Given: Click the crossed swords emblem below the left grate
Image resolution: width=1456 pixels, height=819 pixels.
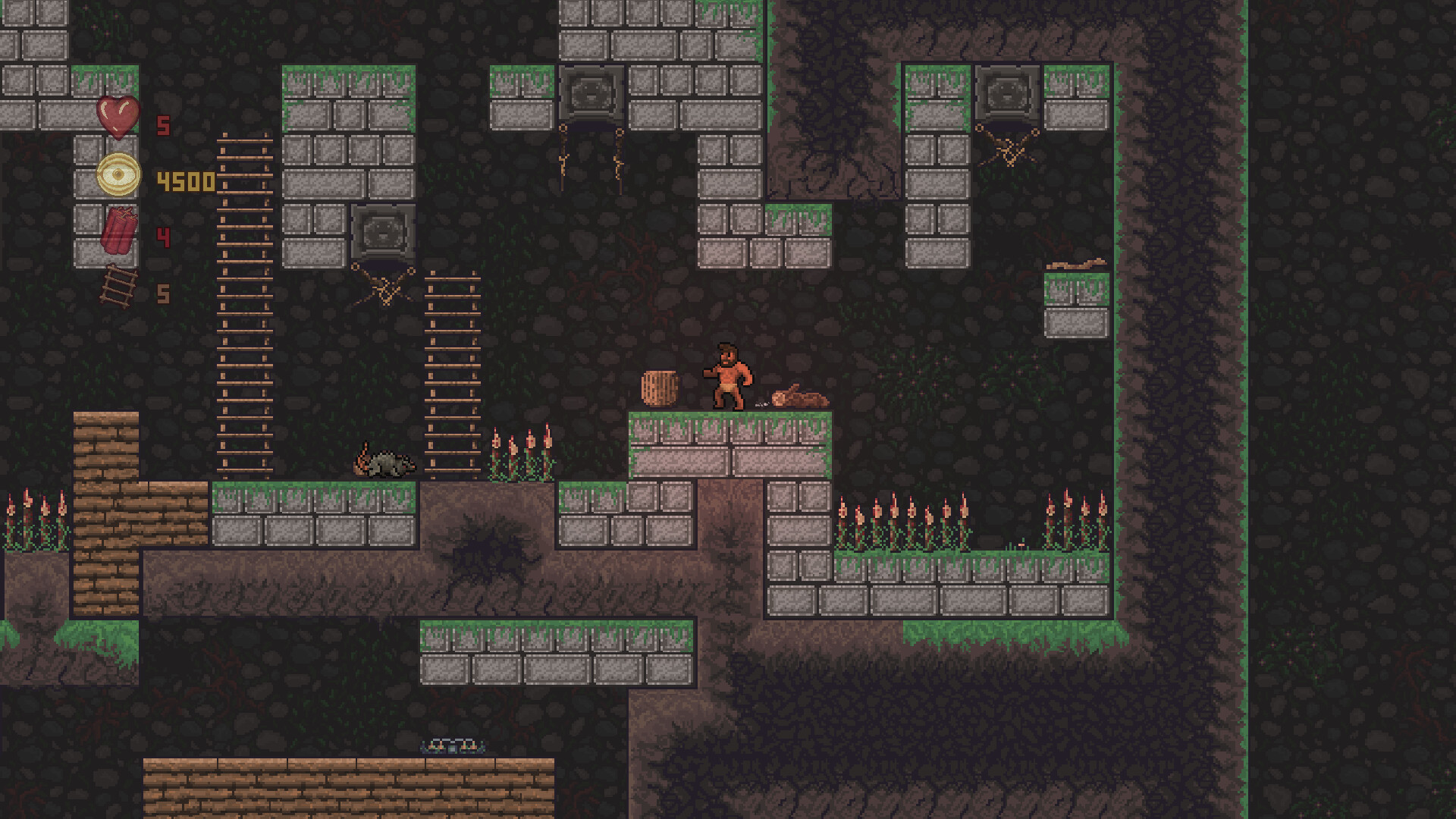Looking at the screenshot, I should pyautogui.click(x=383, y=287).
